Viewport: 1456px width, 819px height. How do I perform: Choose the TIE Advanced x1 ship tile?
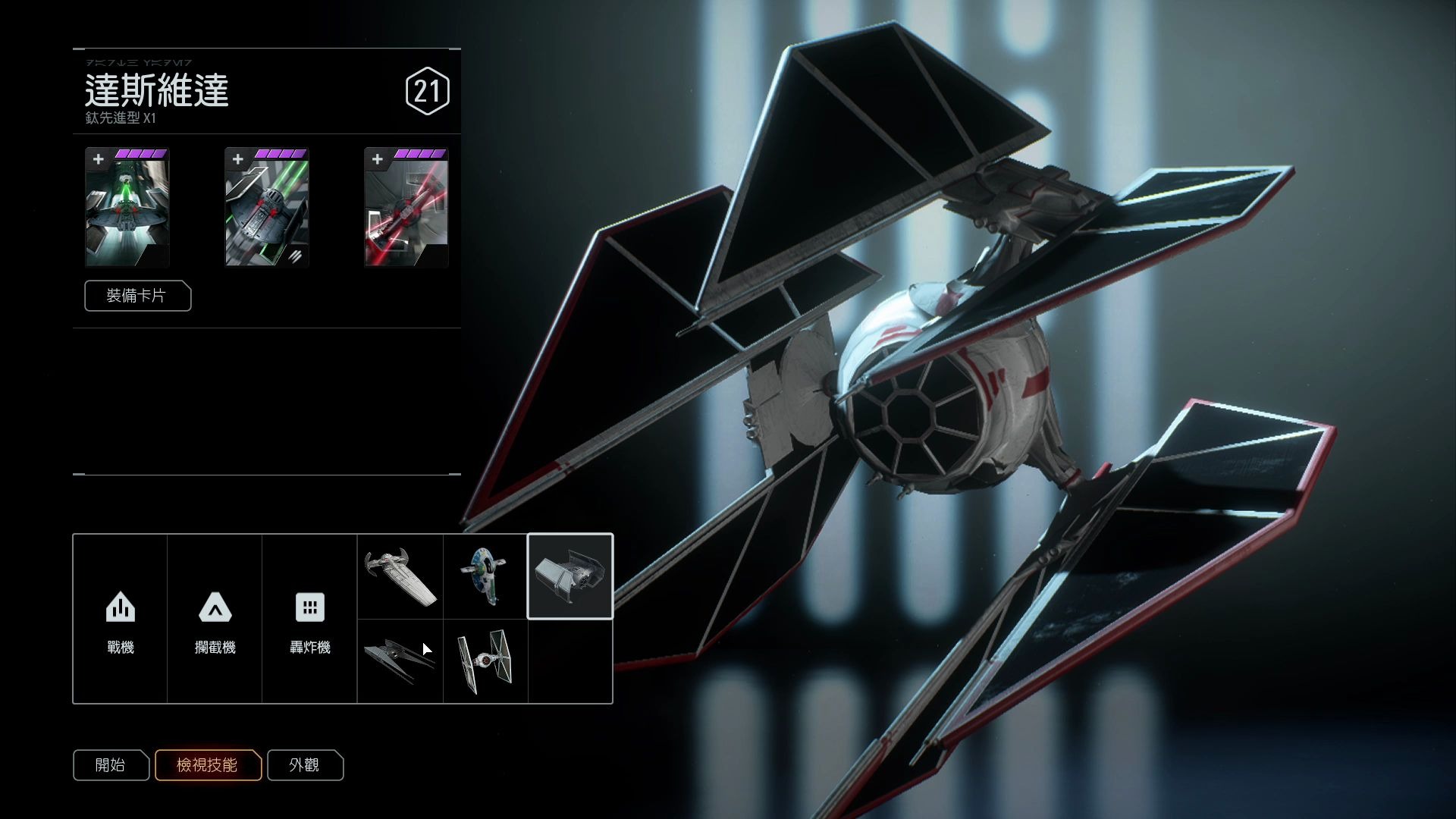click(570, 577)
